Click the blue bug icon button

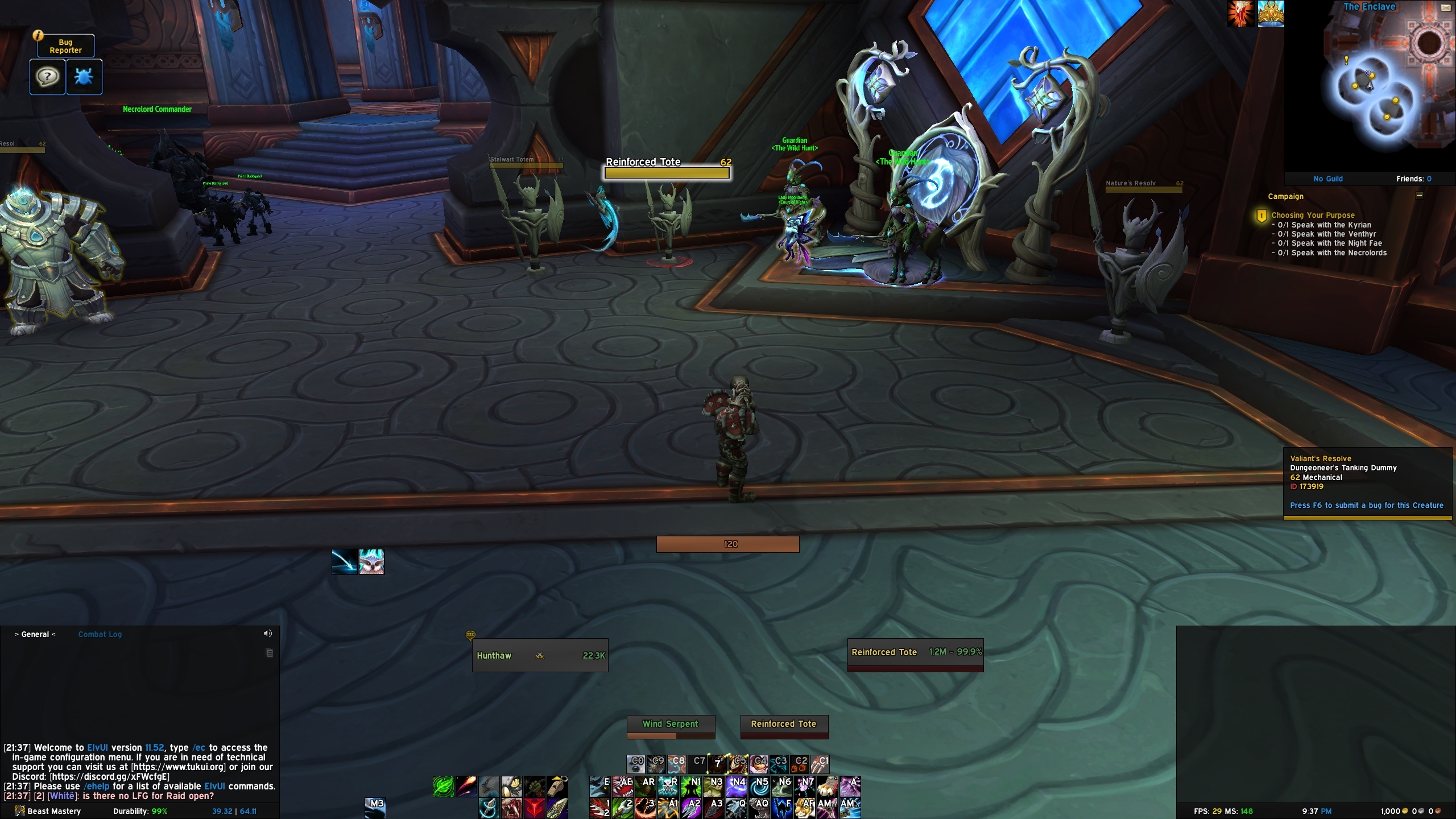click(x=84, y=77)
